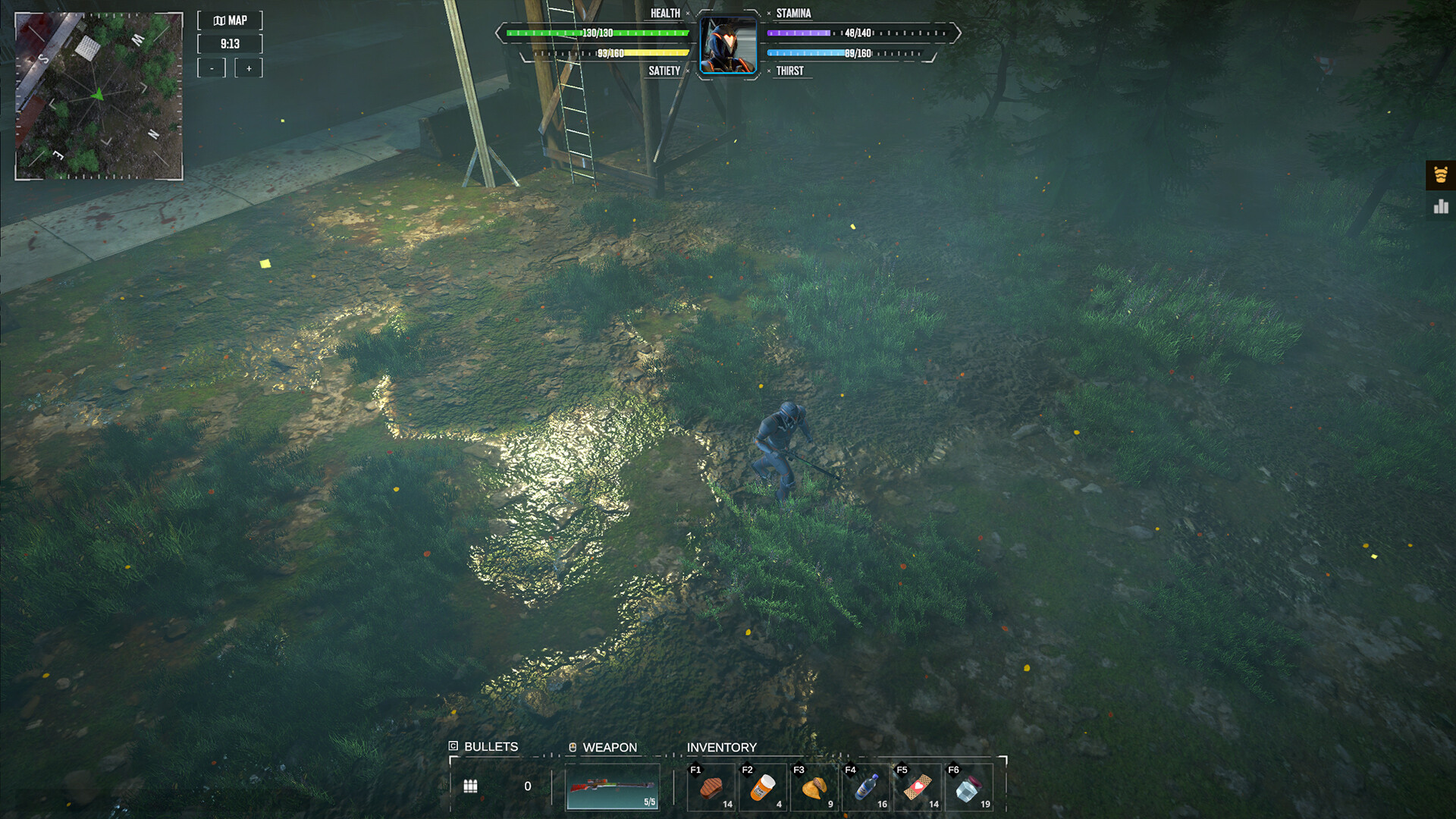Toggle the Health bar via its x marker
The height and width of the screenshot is (819, 1456).
[687, 13]
